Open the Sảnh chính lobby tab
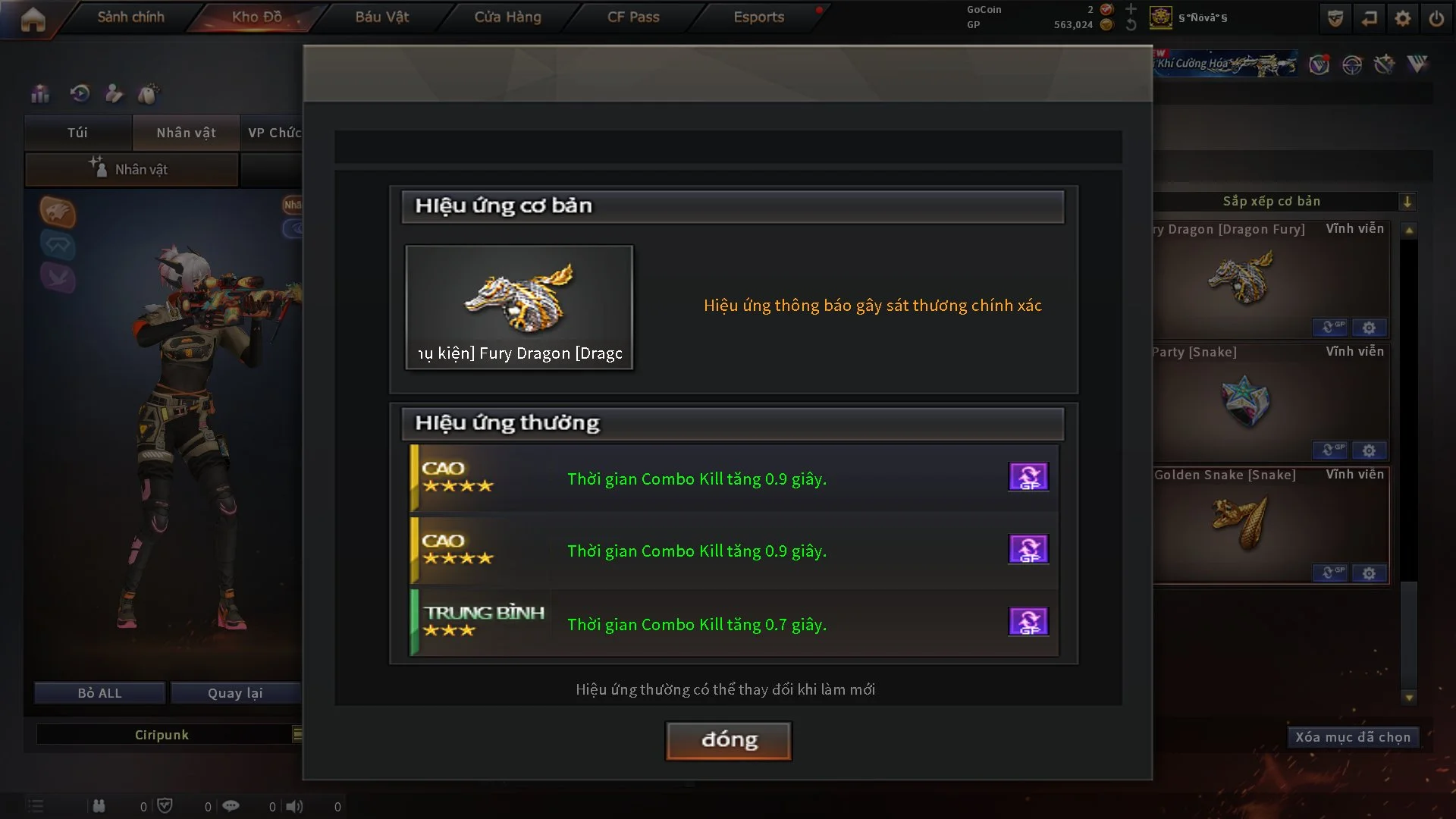Screen dimensions: 1456x819 [x=130, y=17]
